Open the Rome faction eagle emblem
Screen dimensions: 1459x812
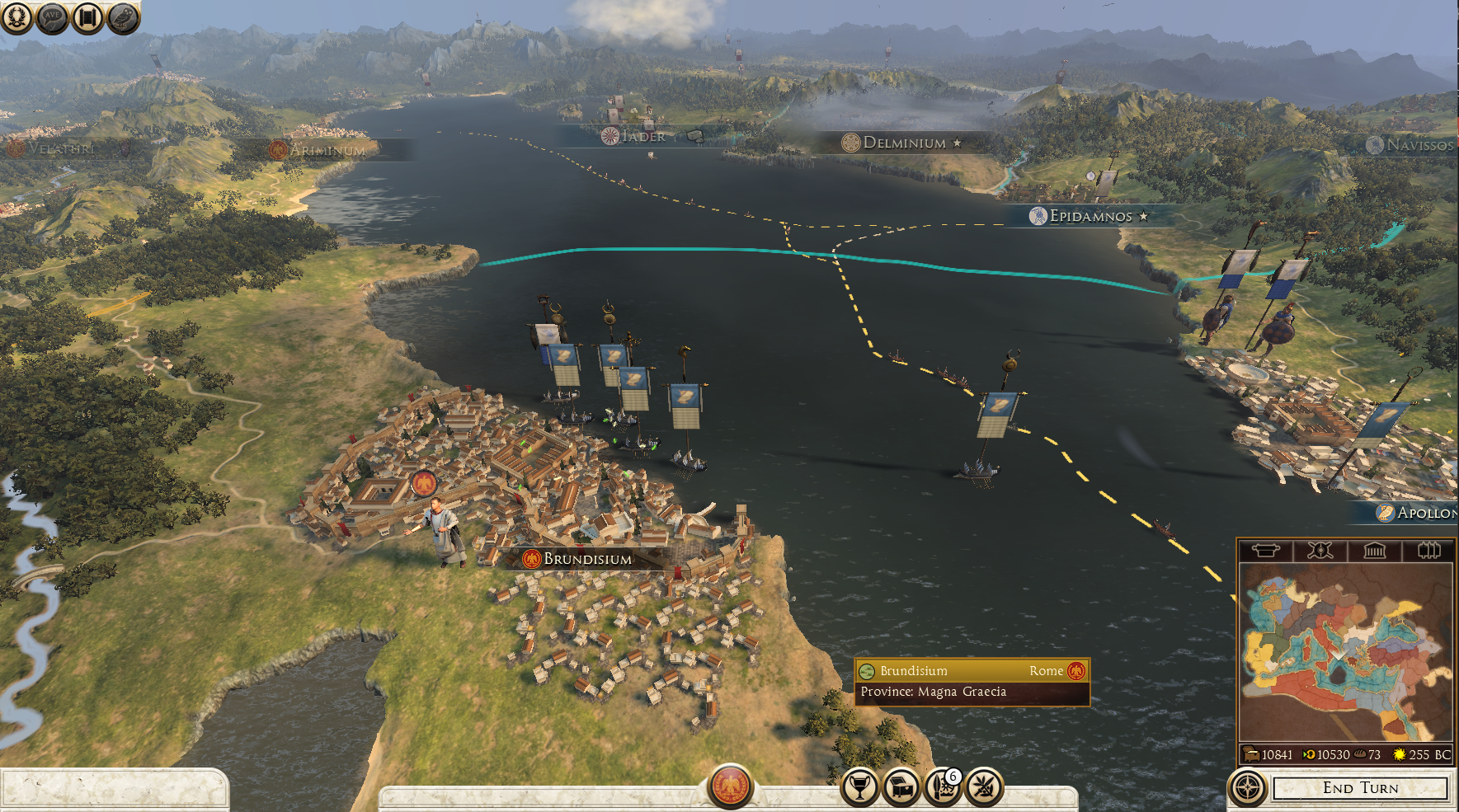click(x=730, y=786)
